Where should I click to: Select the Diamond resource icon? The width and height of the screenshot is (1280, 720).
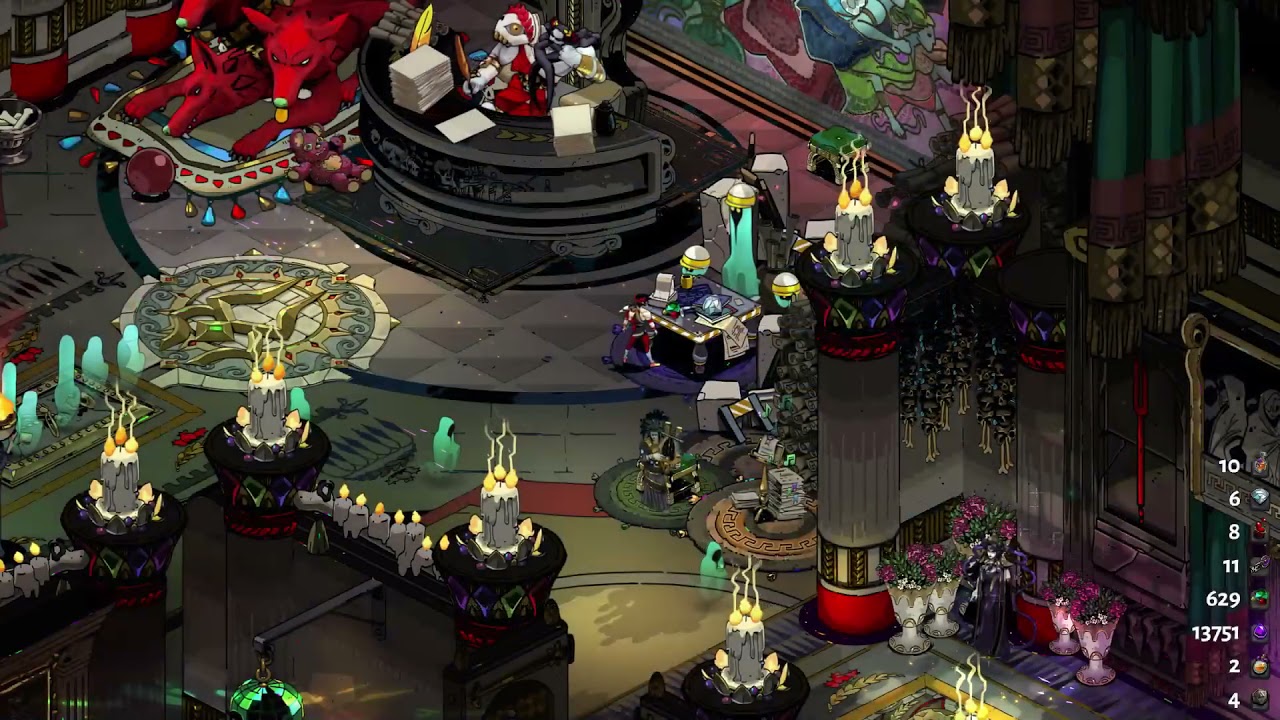coord(1260,498)
